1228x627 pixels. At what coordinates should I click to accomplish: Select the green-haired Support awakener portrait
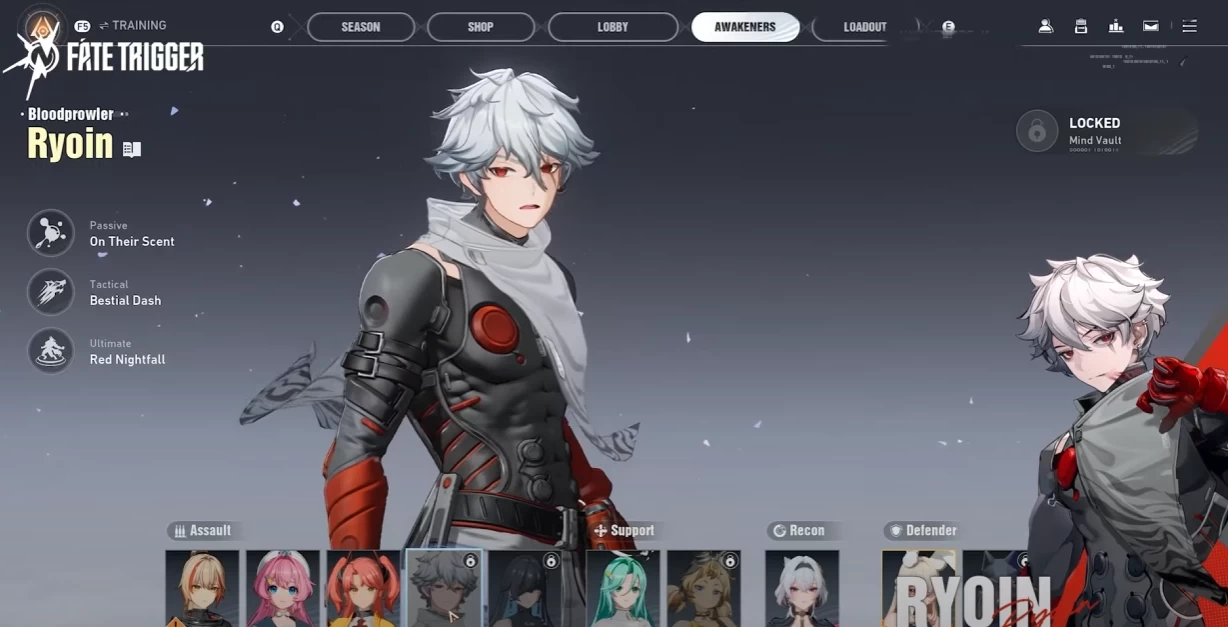623,588
